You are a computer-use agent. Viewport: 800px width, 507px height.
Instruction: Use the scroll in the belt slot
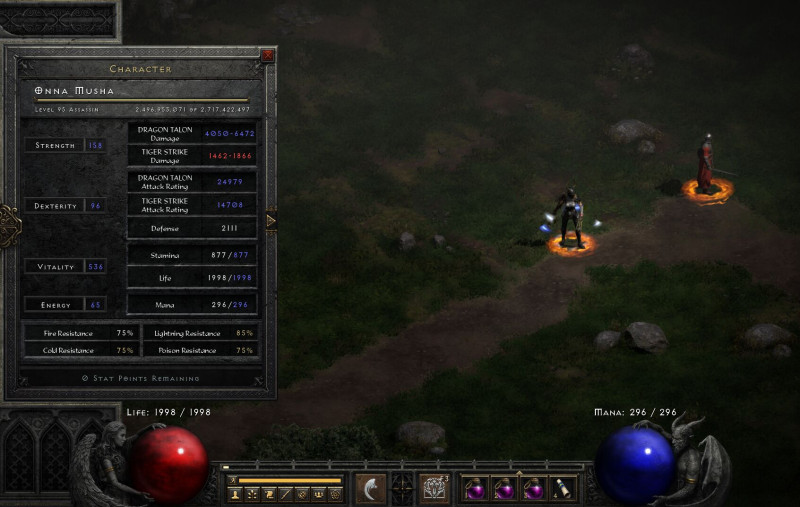click(564, 487)
